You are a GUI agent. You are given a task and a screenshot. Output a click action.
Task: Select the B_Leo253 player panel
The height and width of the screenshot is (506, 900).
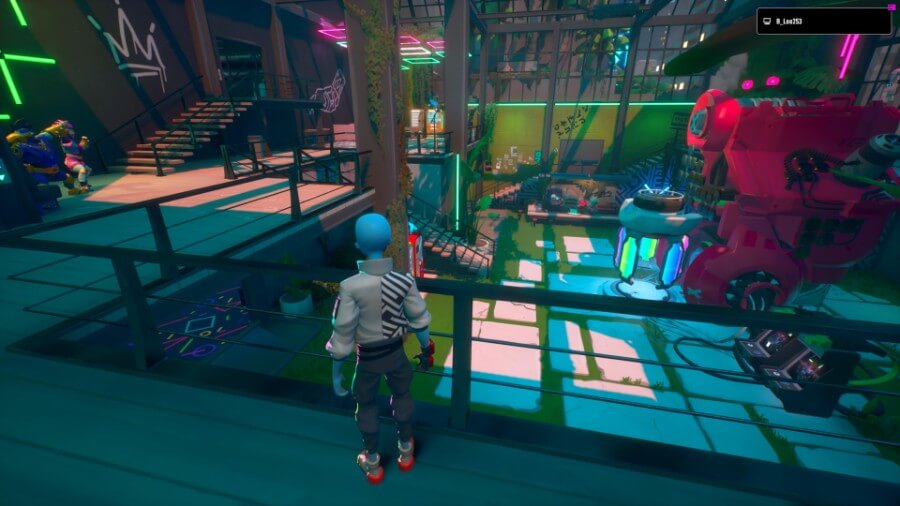tap(823, 21)
